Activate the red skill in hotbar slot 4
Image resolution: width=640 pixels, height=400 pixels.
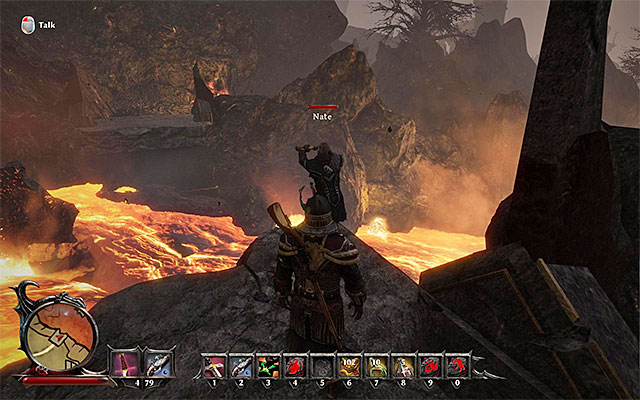click(x=297, y=366)
